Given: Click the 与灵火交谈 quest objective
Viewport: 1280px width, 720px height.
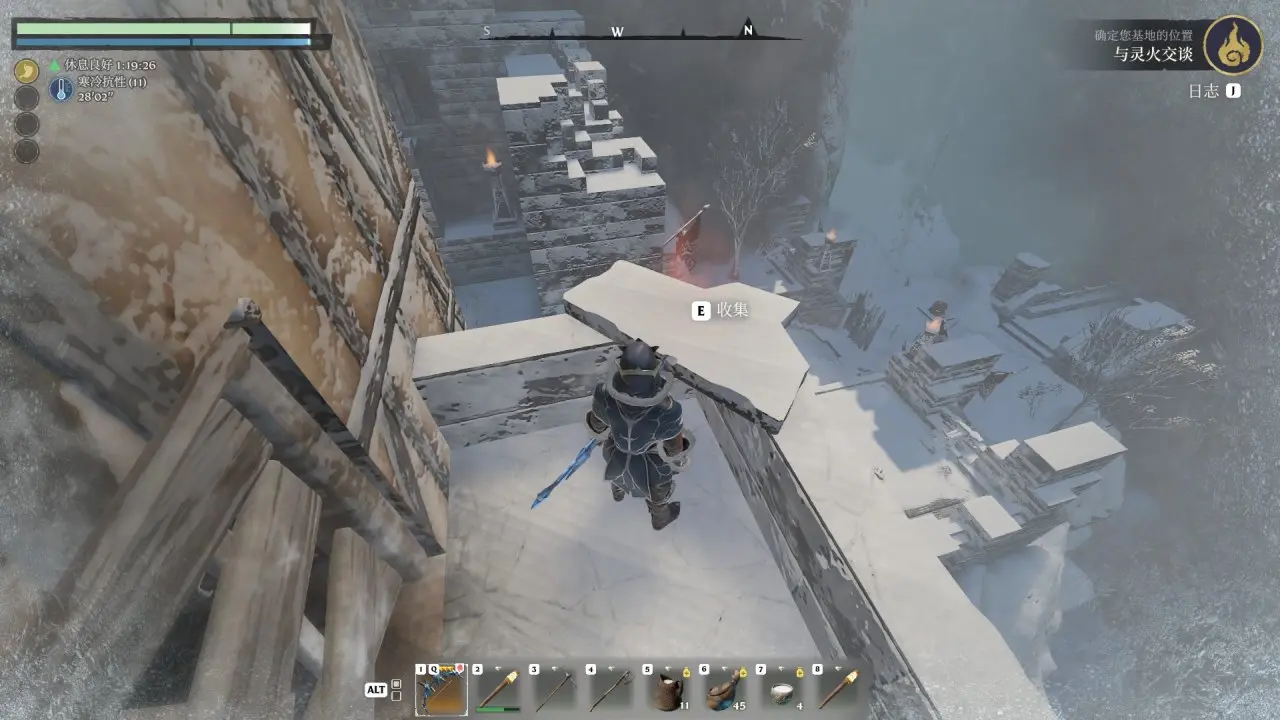Looking at the screenshot, I should pyautogui.click(x=1153, y=55).
